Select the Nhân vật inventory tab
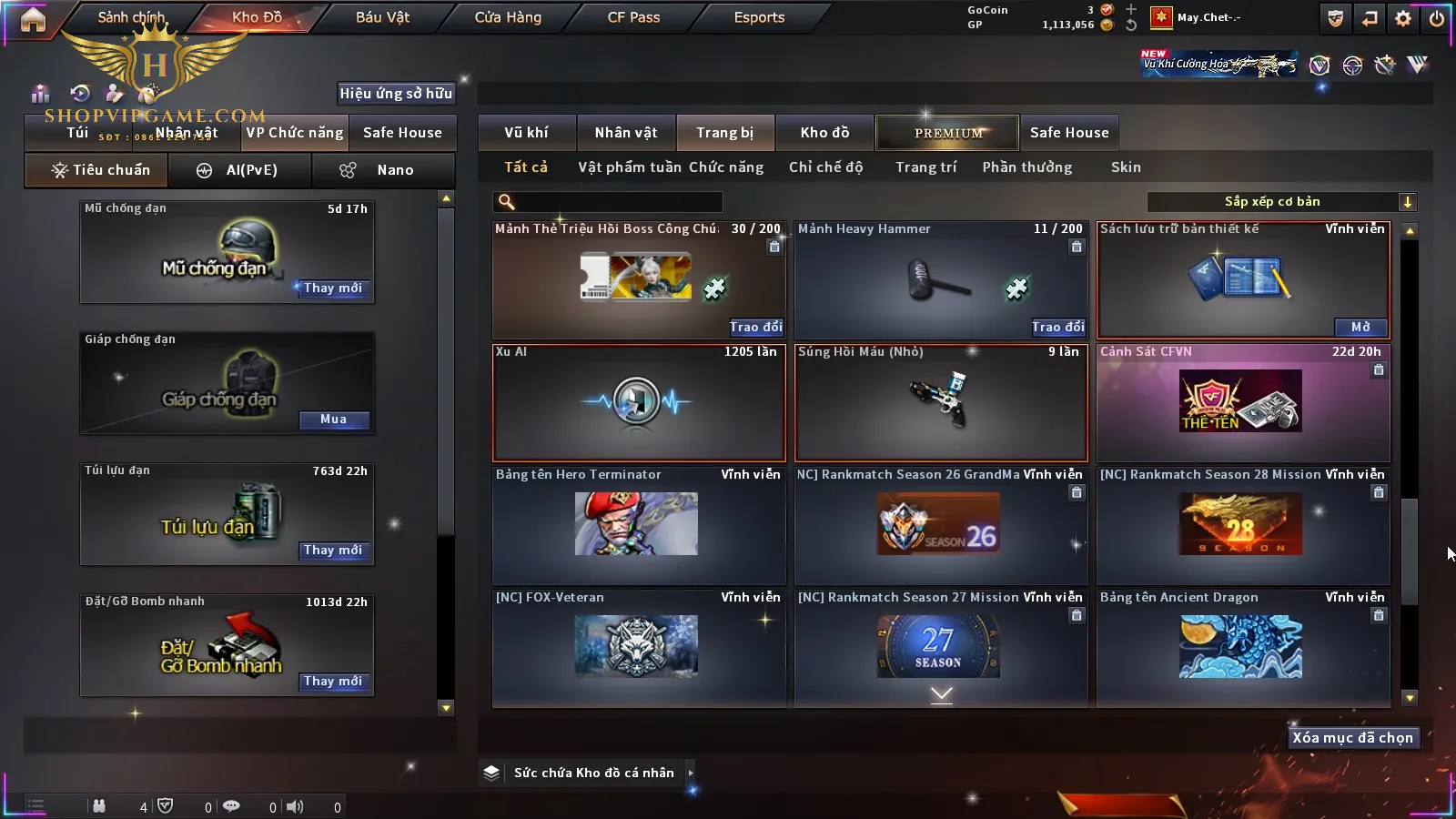This screenshot has width=1456, height=819. [x=626, y=133]
